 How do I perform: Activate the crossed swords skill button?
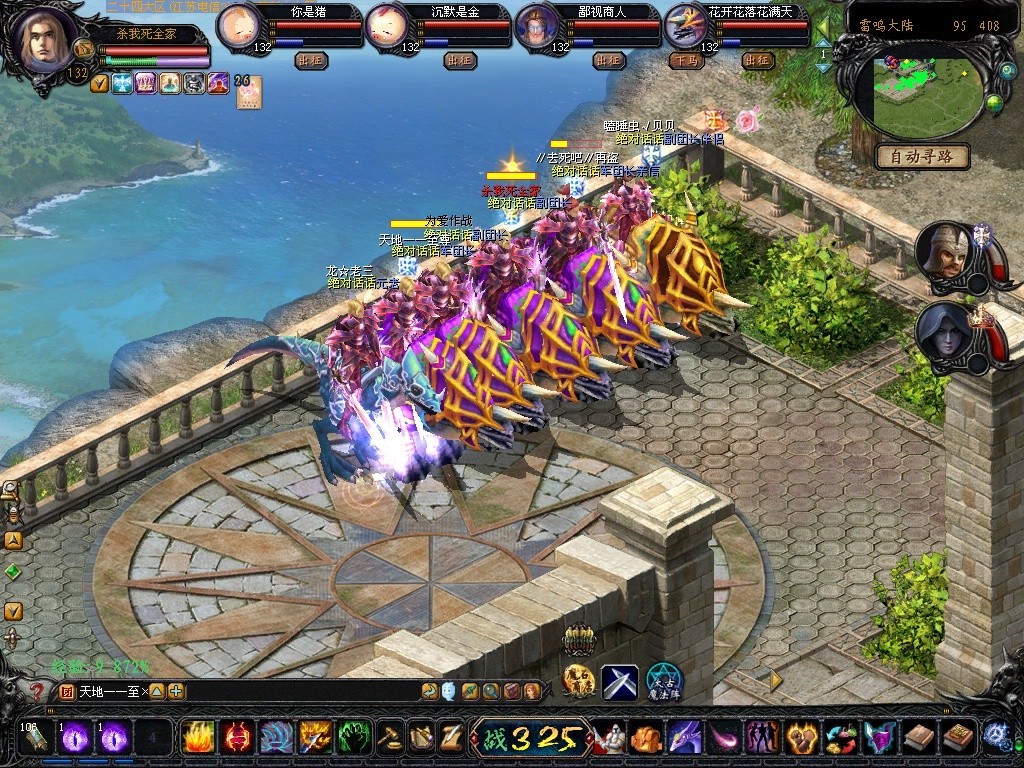pyautogui.click(x=620, y=682)
